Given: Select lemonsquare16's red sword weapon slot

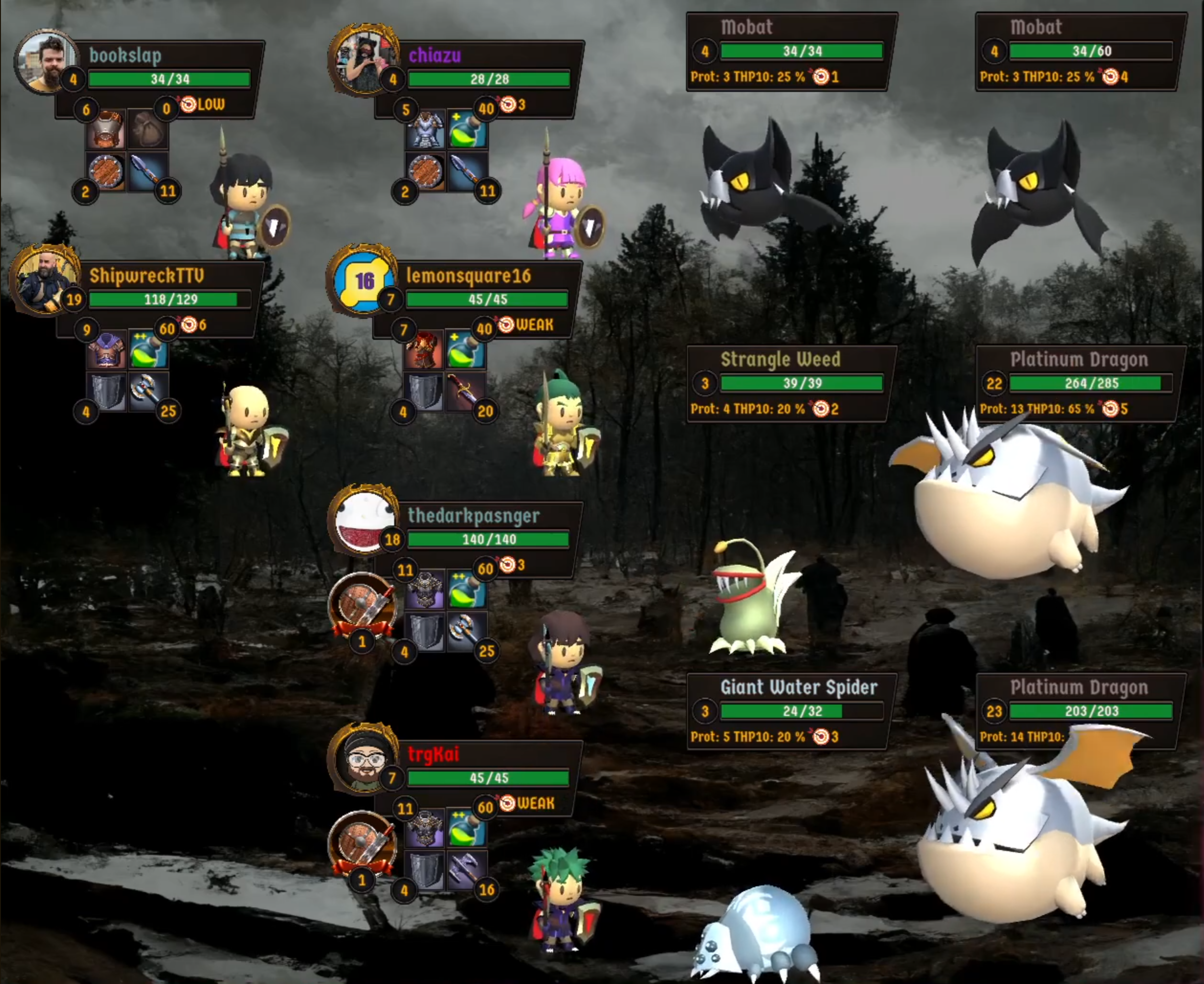Looking at the screenshot, I should (466, 391).
